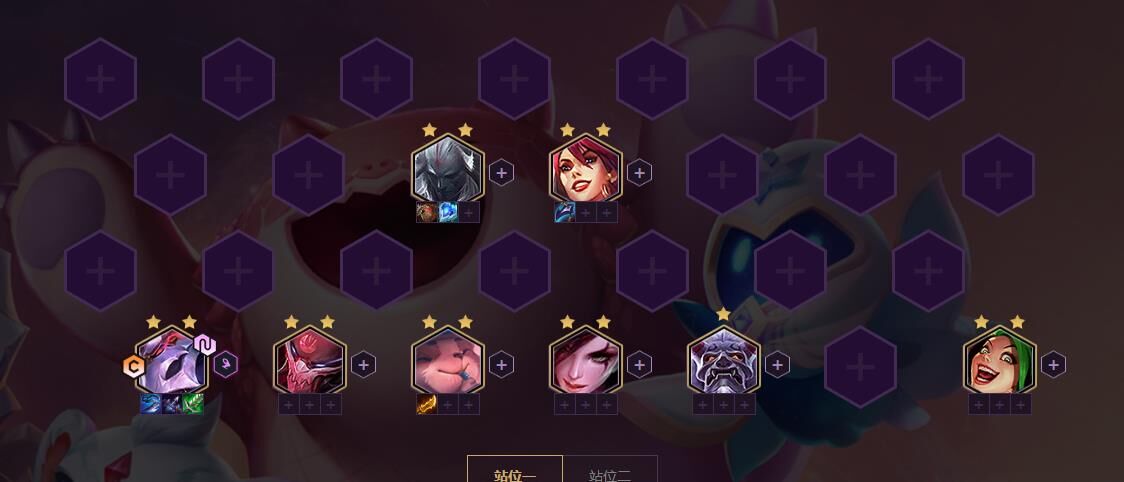The height and width of the screenshot is (482, 1124).
Task: Choose the white-masked champion with the C badge
Action: (x=171, y=364)
